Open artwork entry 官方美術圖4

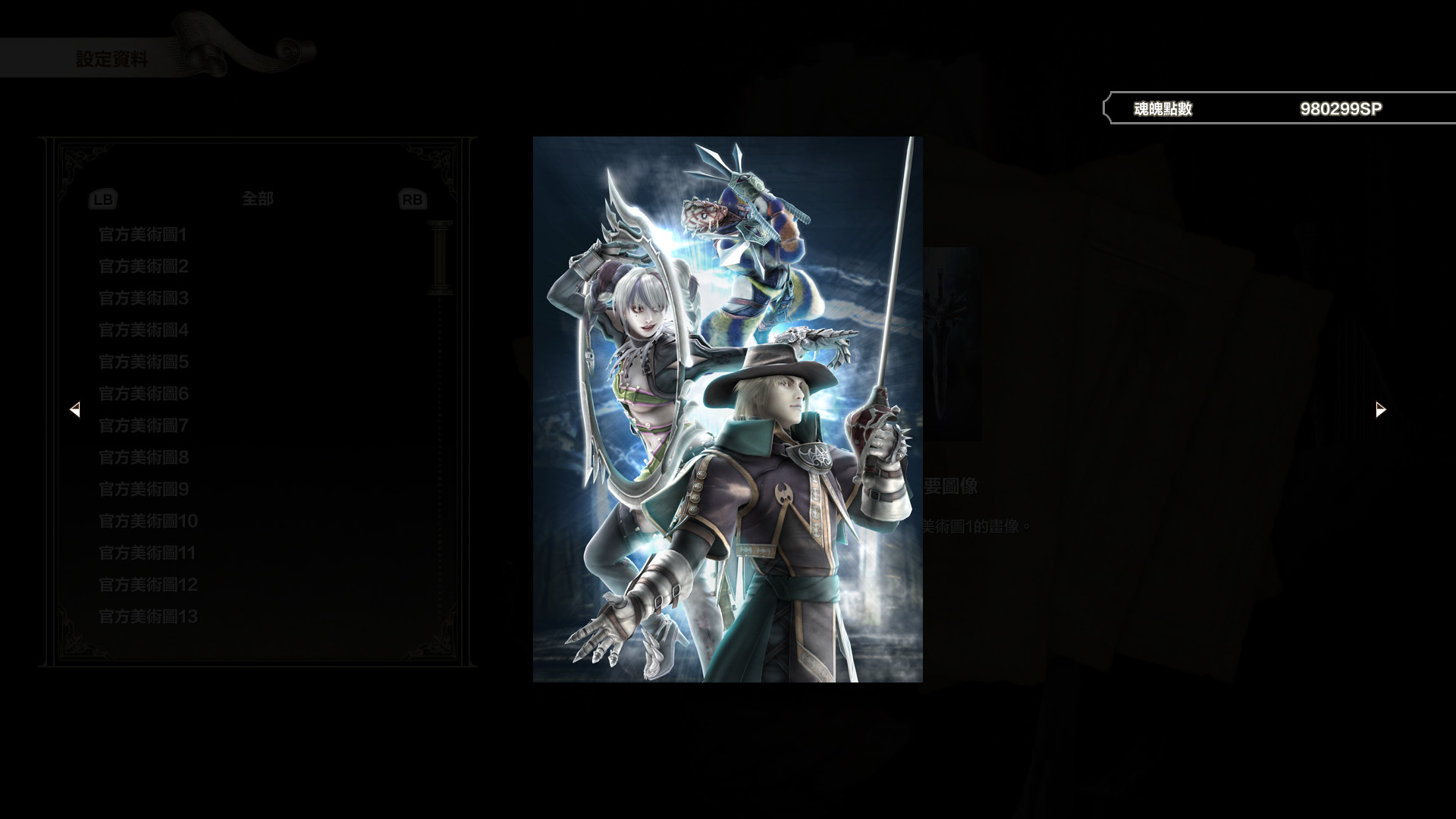click(x=143, y=331)
